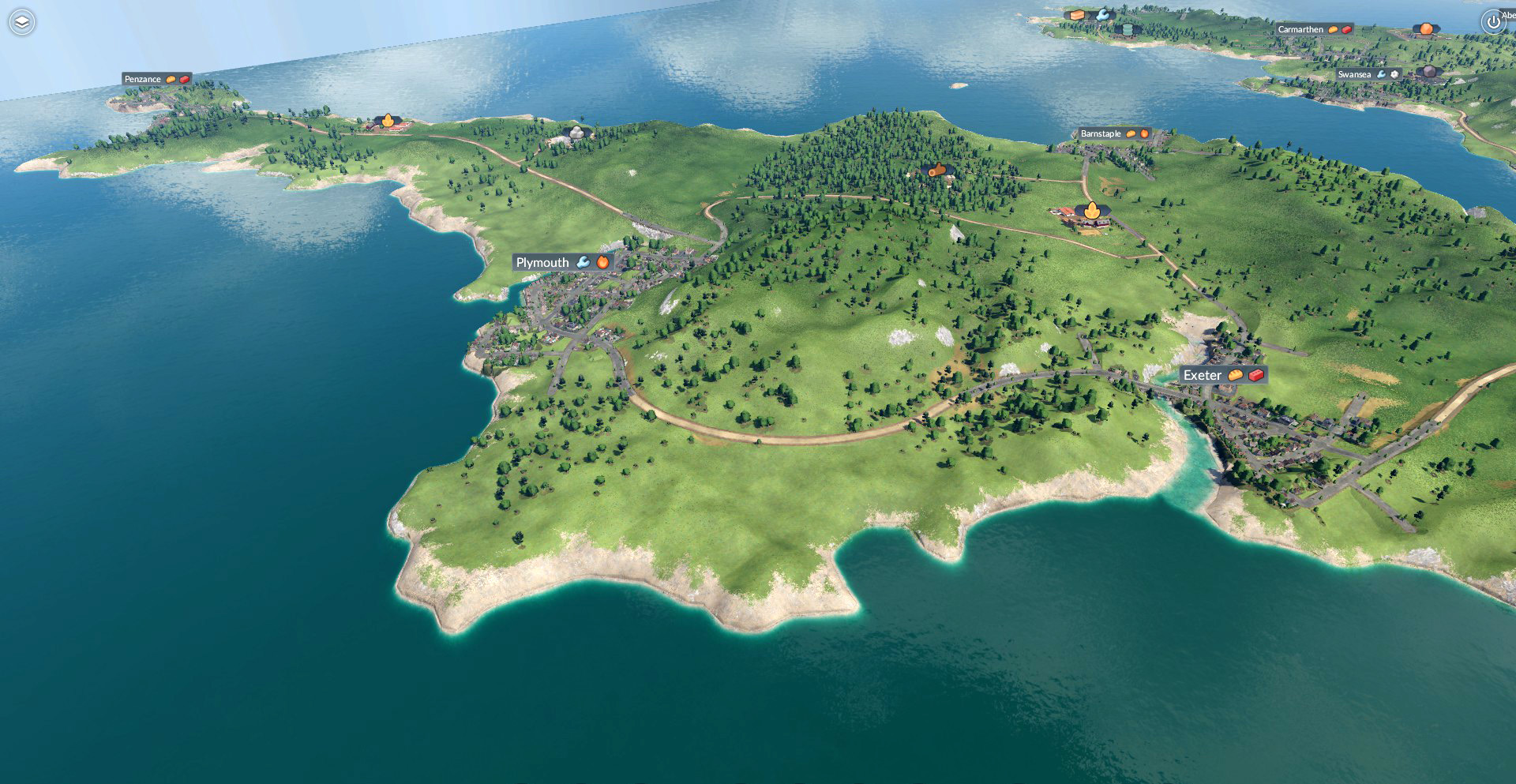Open the layers menu button

22,22
